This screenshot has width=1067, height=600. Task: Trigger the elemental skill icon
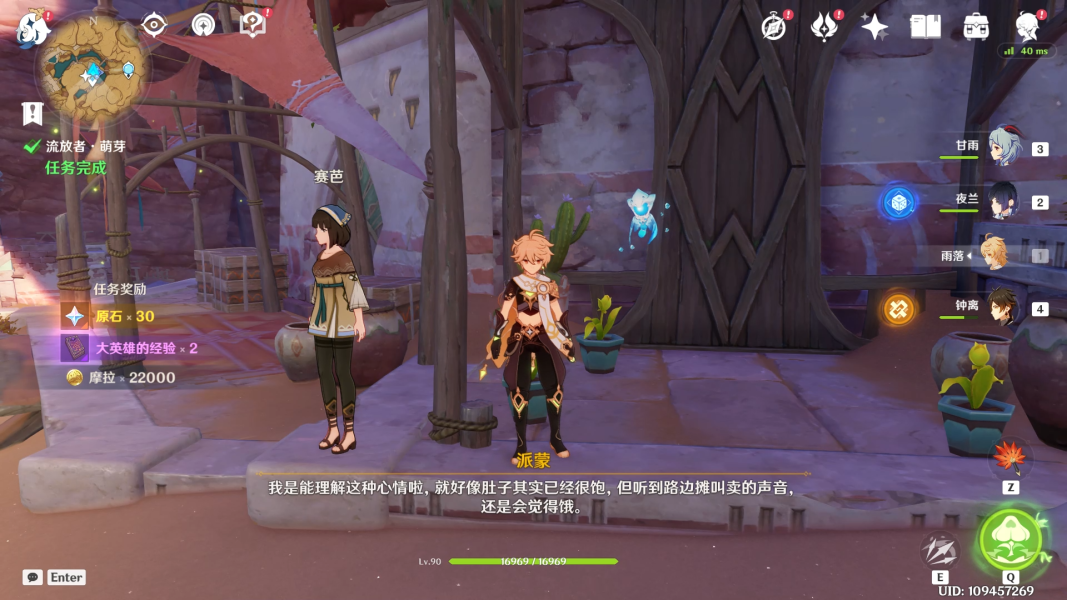point(940,551)
